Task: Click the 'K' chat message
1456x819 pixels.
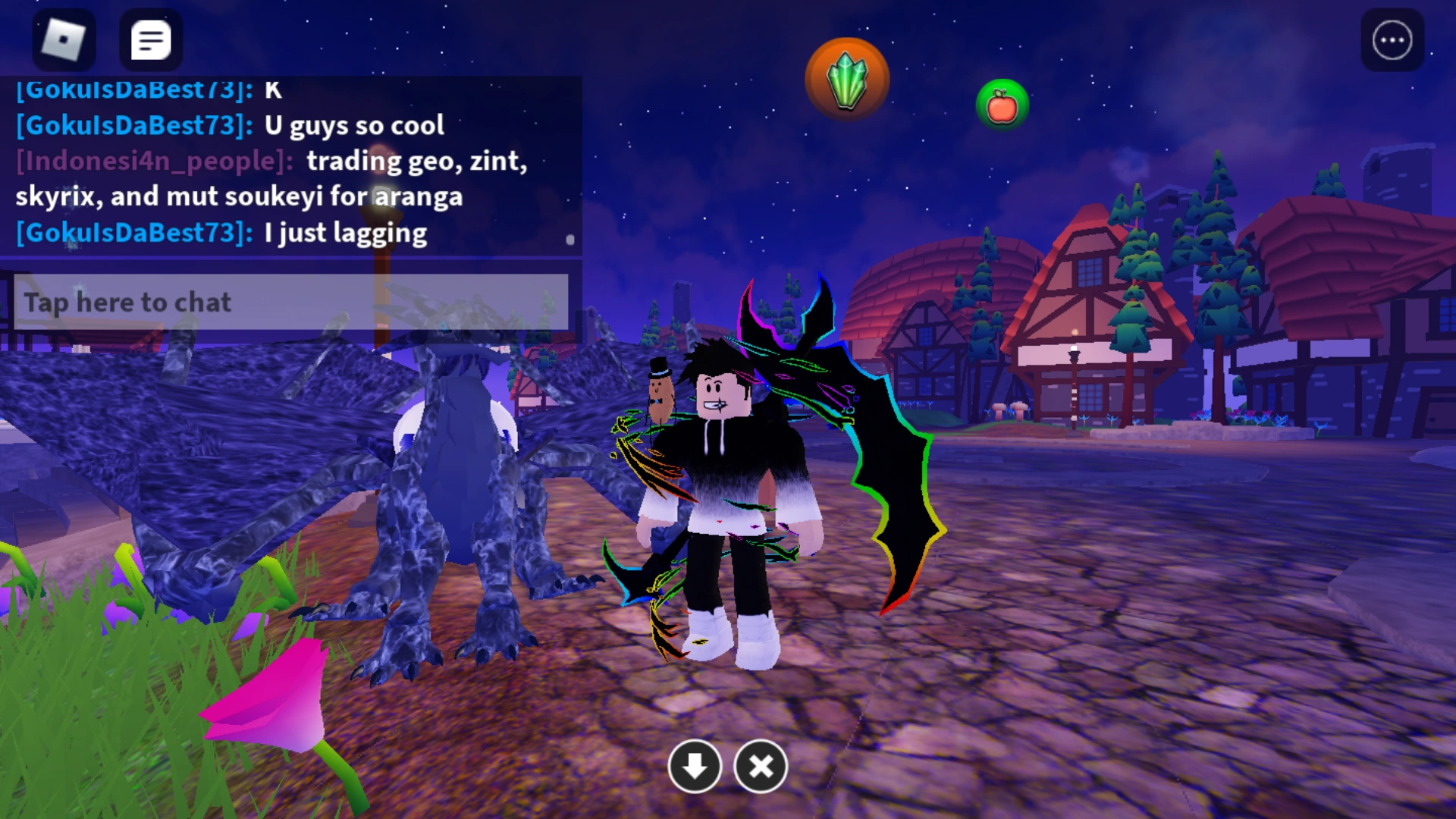Action: click(275, 90)
